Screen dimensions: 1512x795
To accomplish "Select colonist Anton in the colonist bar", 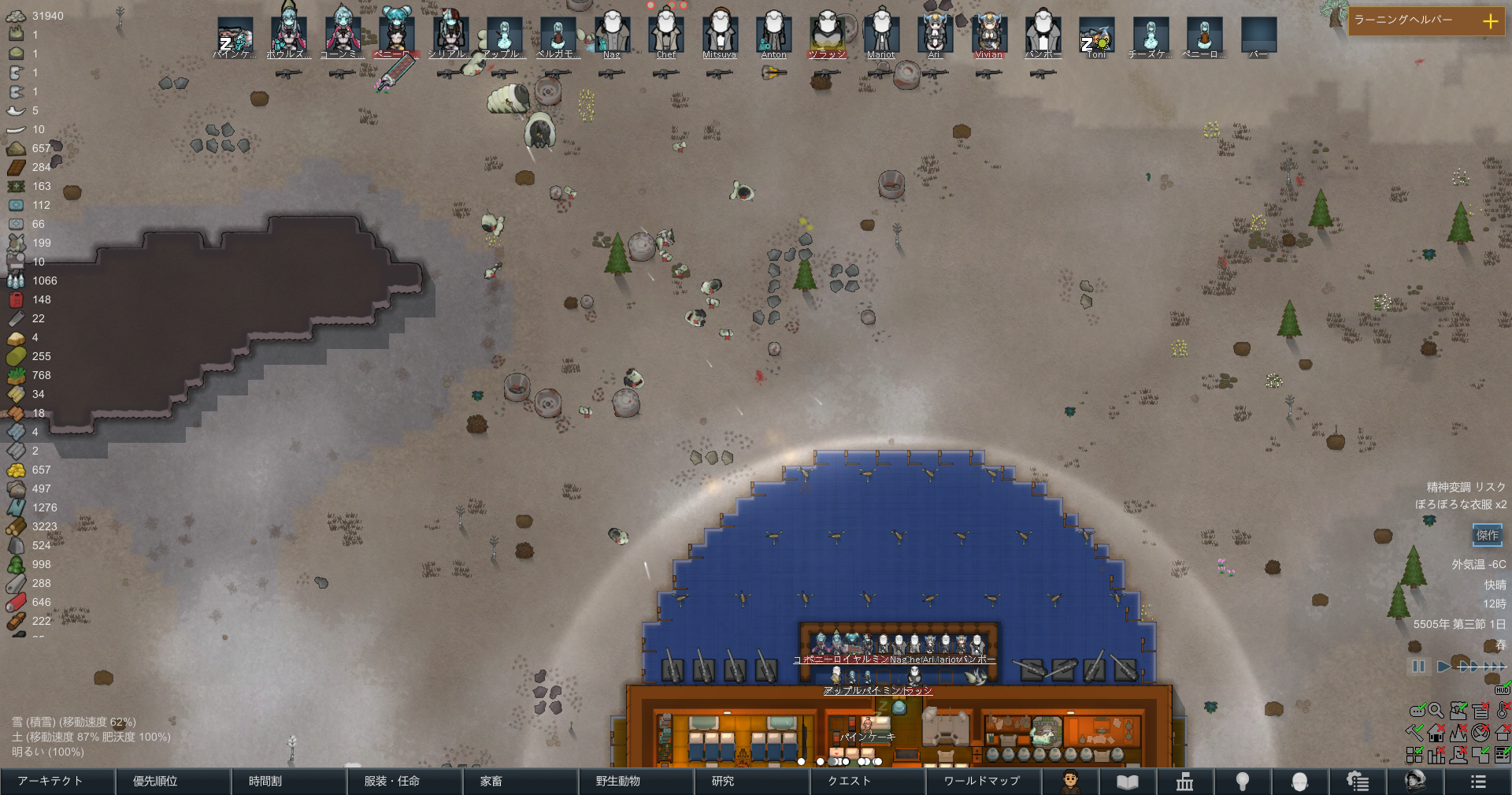I will click(x=773, y=35).
